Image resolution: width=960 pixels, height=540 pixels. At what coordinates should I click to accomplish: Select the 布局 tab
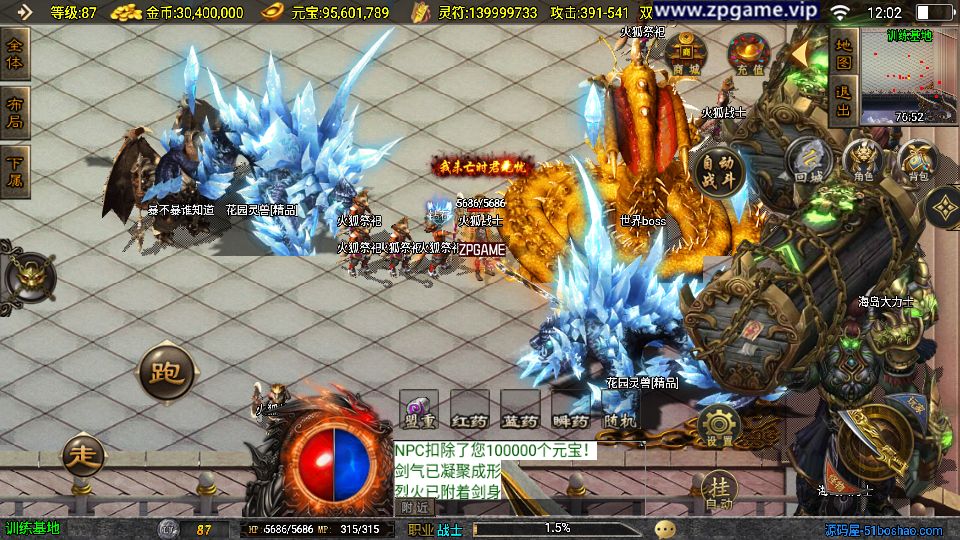pos(15,112)
